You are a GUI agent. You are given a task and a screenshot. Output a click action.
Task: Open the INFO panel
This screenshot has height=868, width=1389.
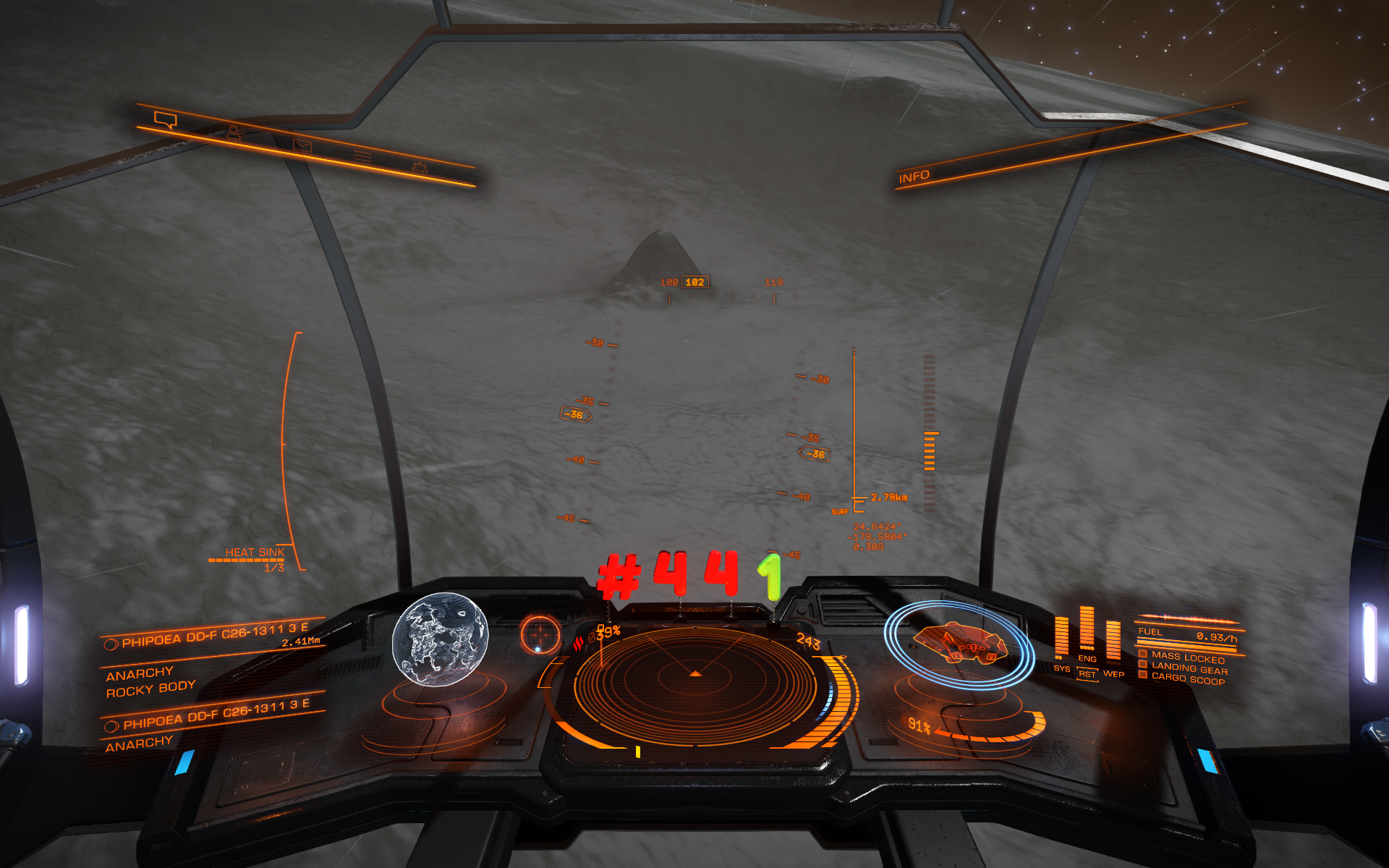[914, 176]
